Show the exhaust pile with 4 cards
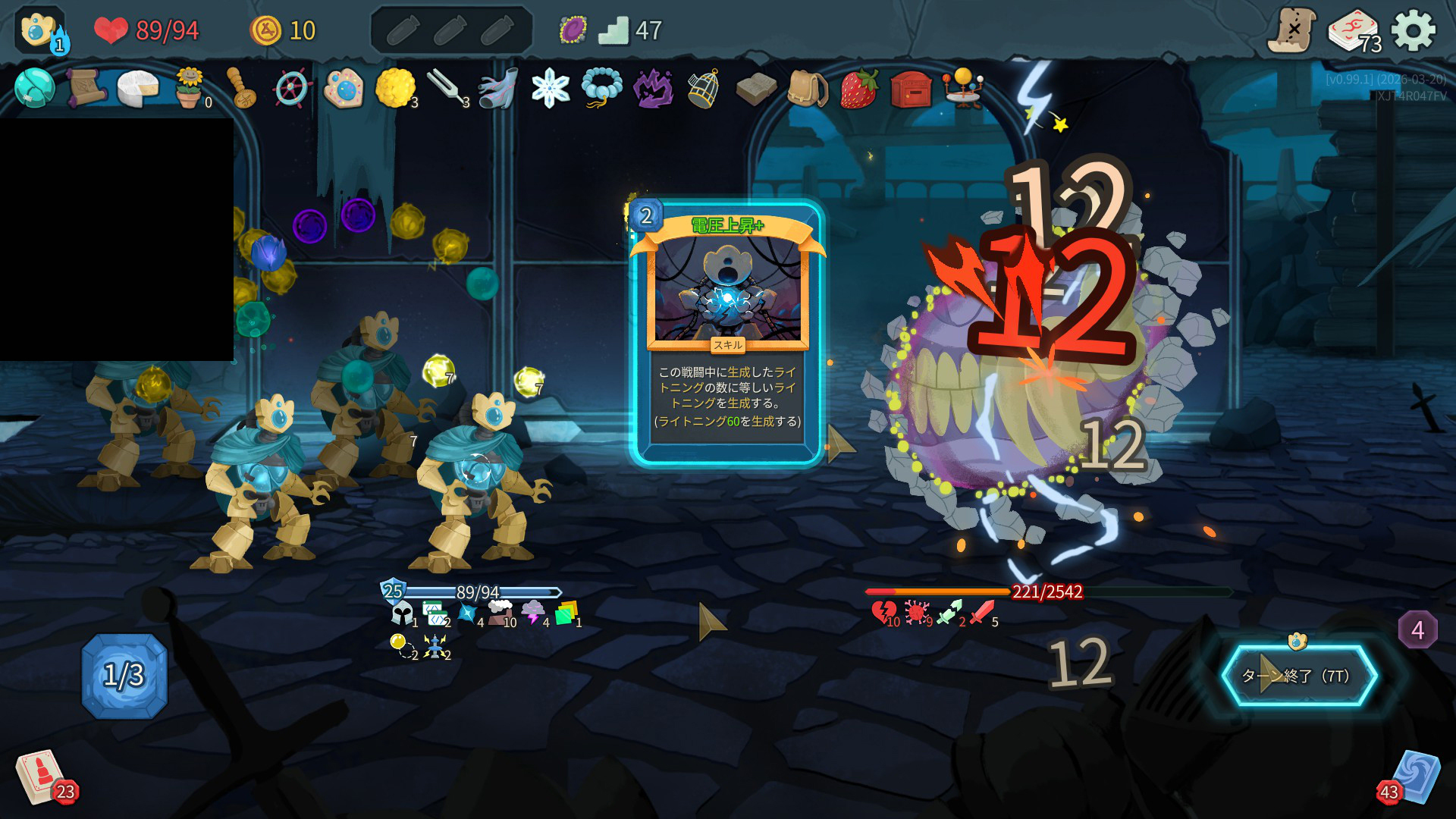1456x819 pixels. tap(1417, 630)
